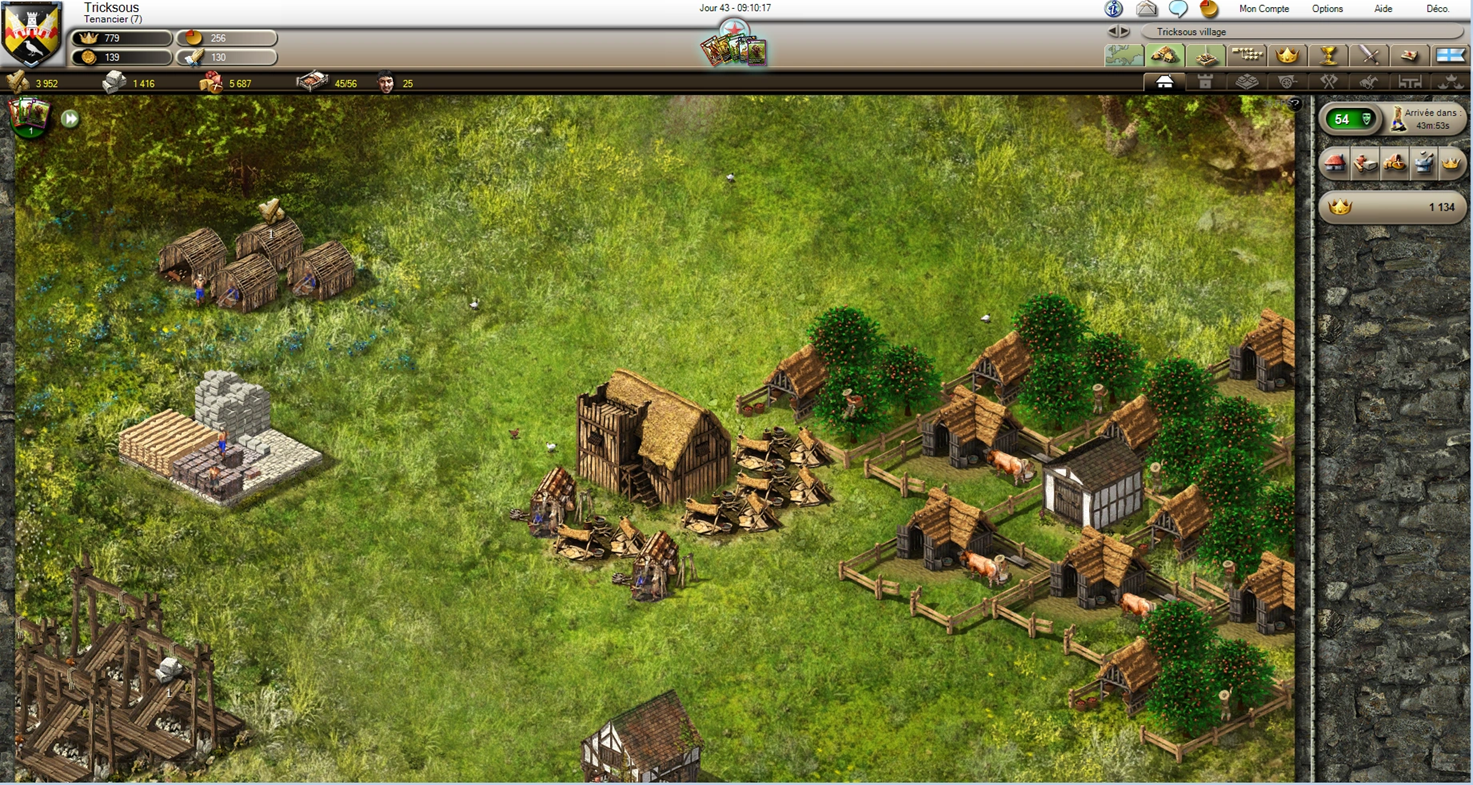The image size is (1473, 785).
Task: Switch to the world map tab
Action: [1124, 55]
